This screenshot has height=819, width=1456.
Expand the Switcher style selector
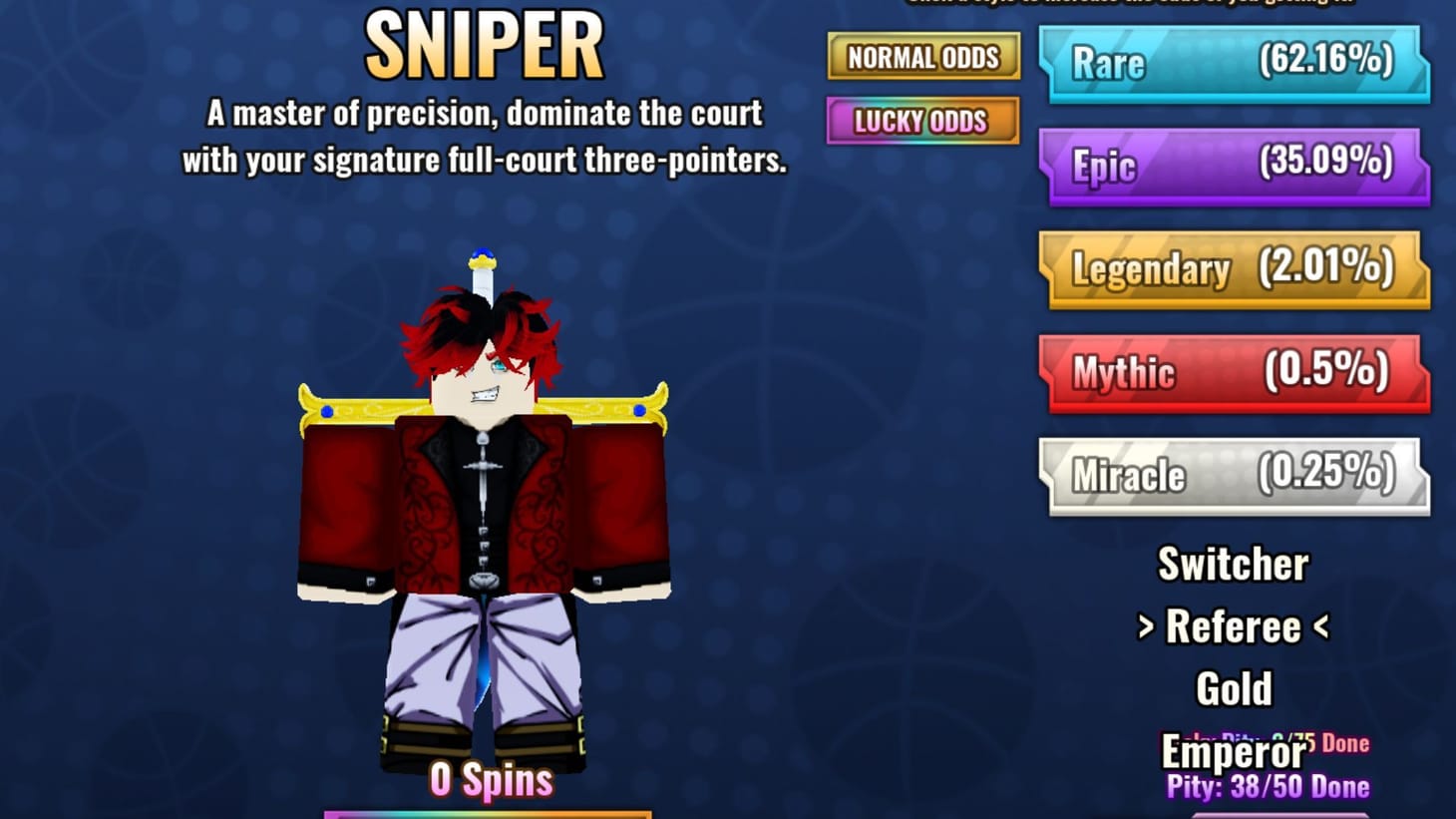[1234, 565]
